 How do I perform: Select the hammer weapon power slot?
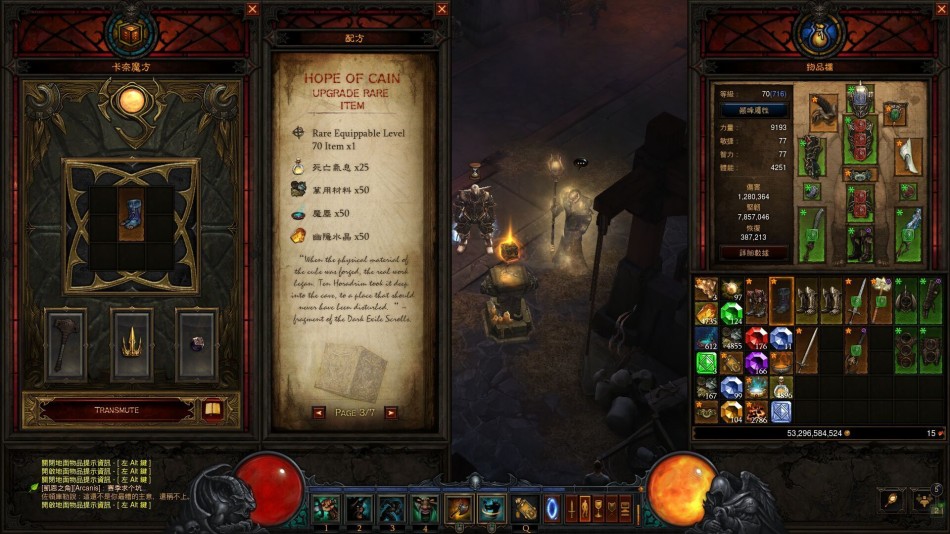point(65,346)
